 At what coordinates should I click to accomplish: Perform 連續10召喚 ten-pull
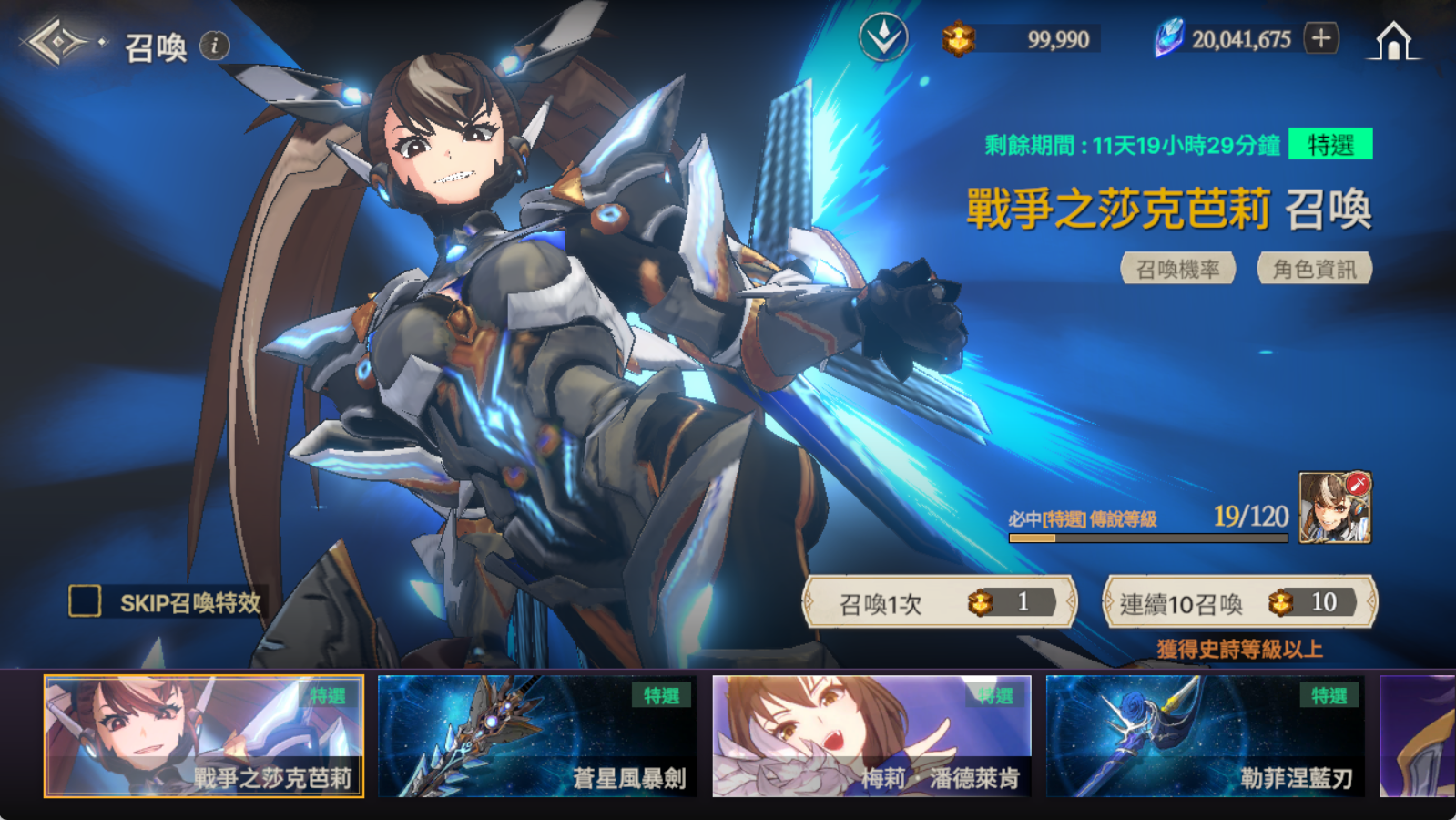(1239, 602)
